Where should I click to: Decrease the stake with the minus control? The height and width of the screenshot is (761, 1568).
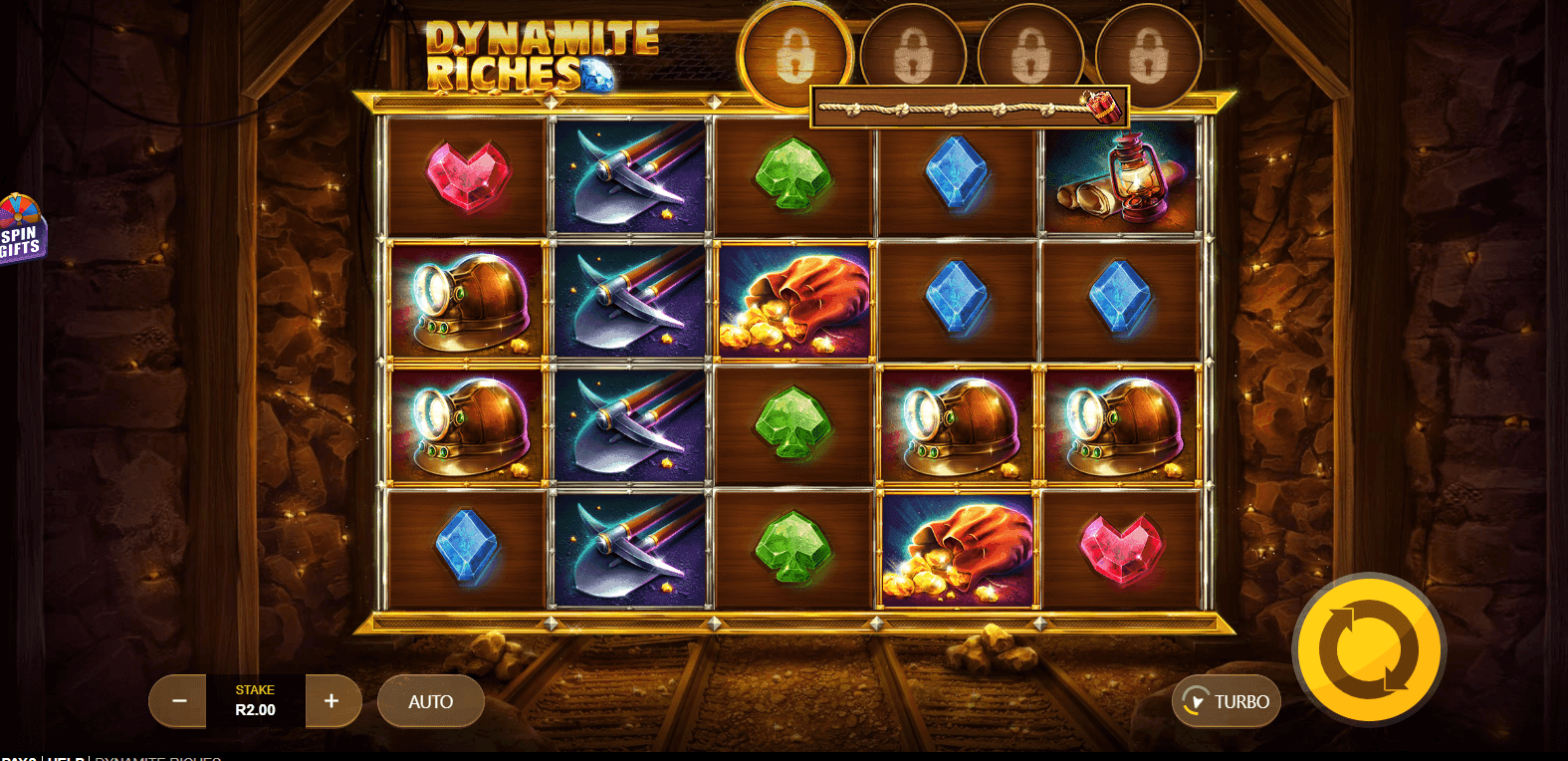pyautogui.click(x=177, y=701)
